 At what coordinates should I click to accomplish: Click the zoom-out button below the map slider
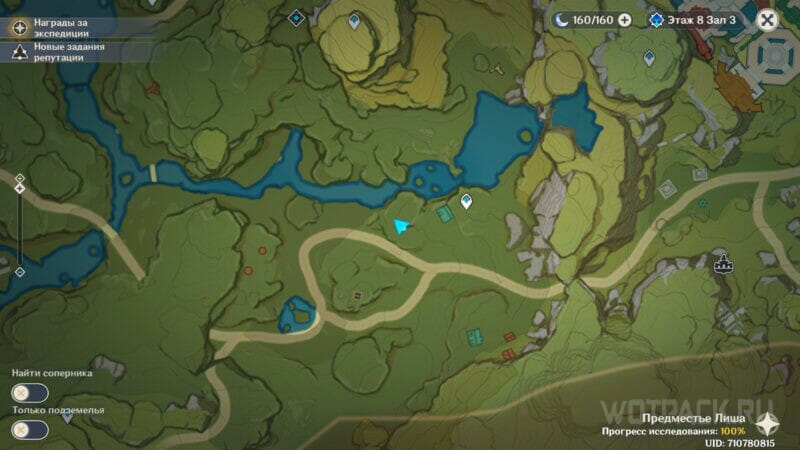19,271
